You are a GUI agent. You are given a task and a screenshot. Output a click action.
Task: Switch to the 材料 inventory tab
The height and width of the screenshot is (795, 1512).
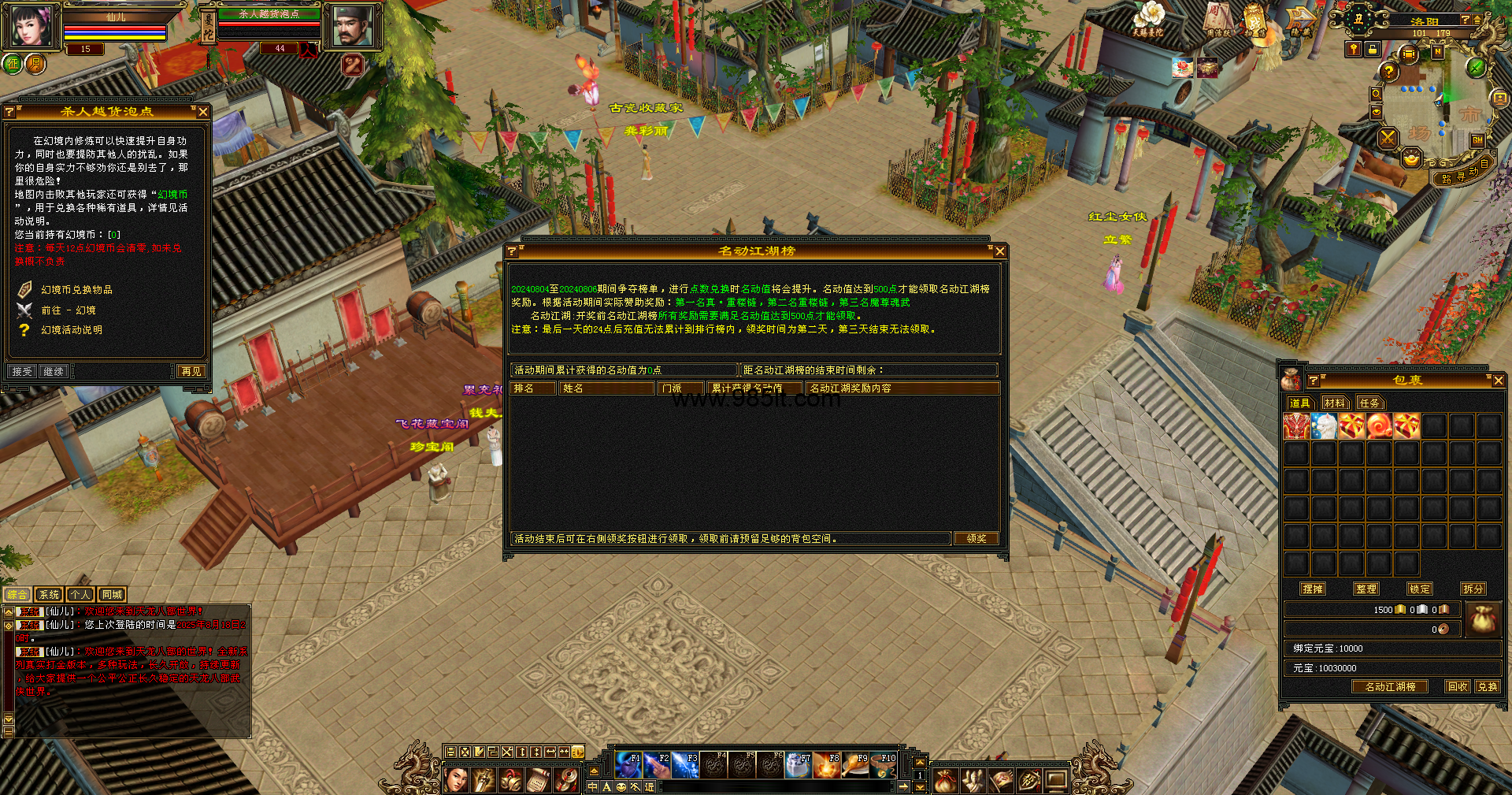point(1334,403)
